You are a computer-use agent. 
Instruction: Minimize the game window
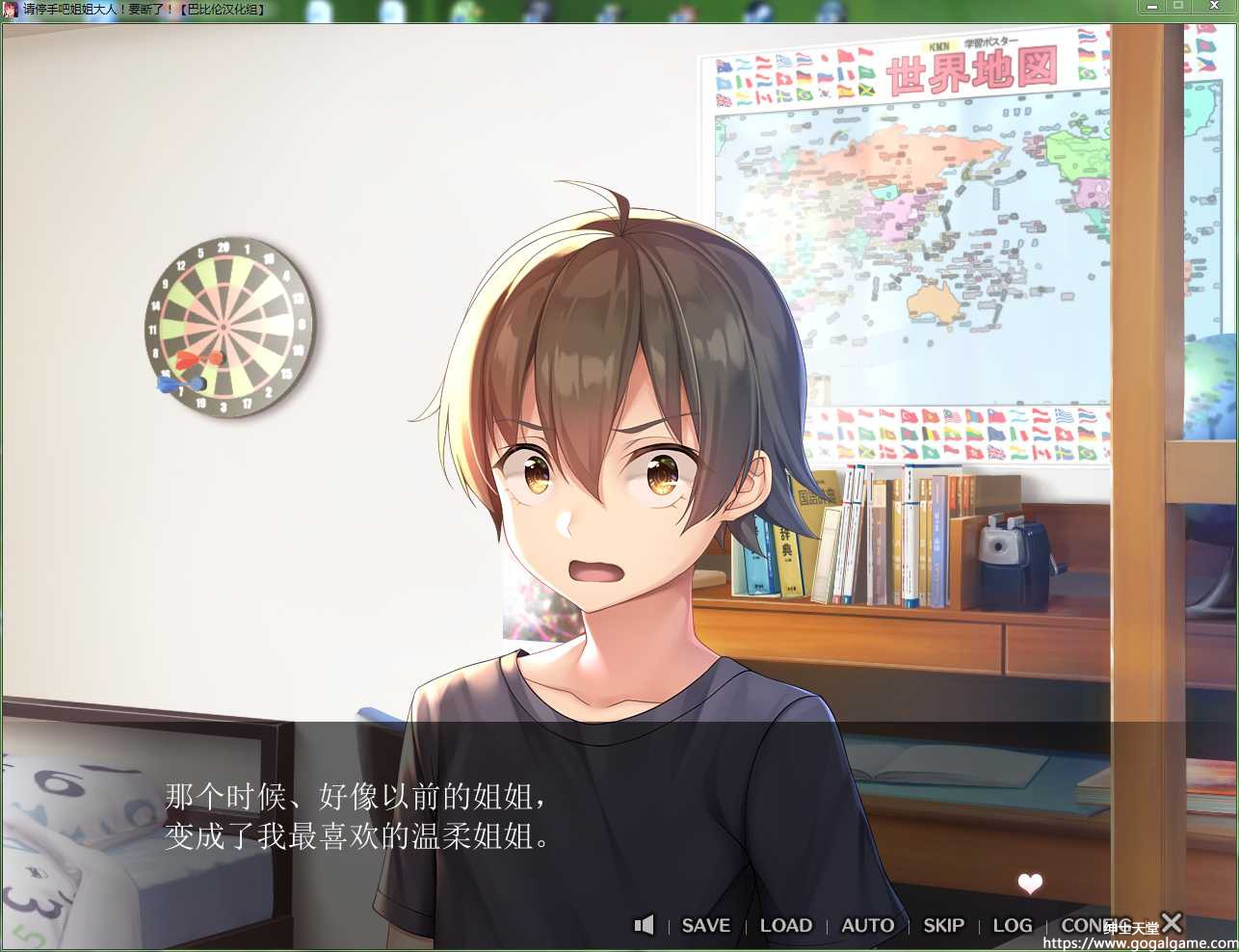tap(1150, 7)
